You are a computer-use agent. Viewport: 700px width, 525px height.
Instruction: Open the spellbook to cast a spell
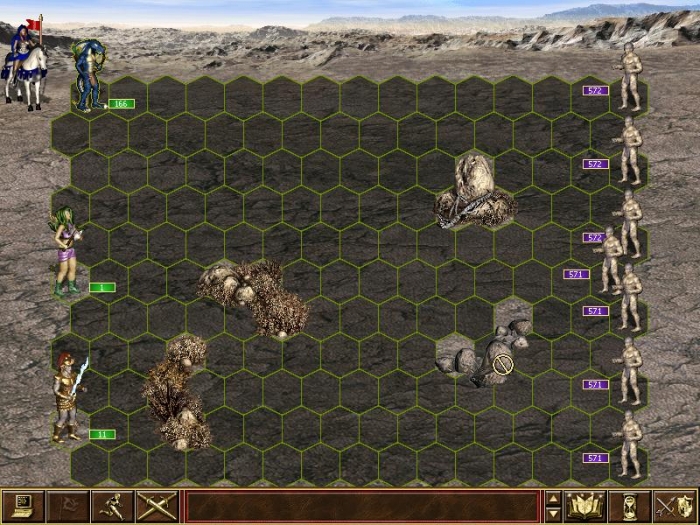point(586,506)
